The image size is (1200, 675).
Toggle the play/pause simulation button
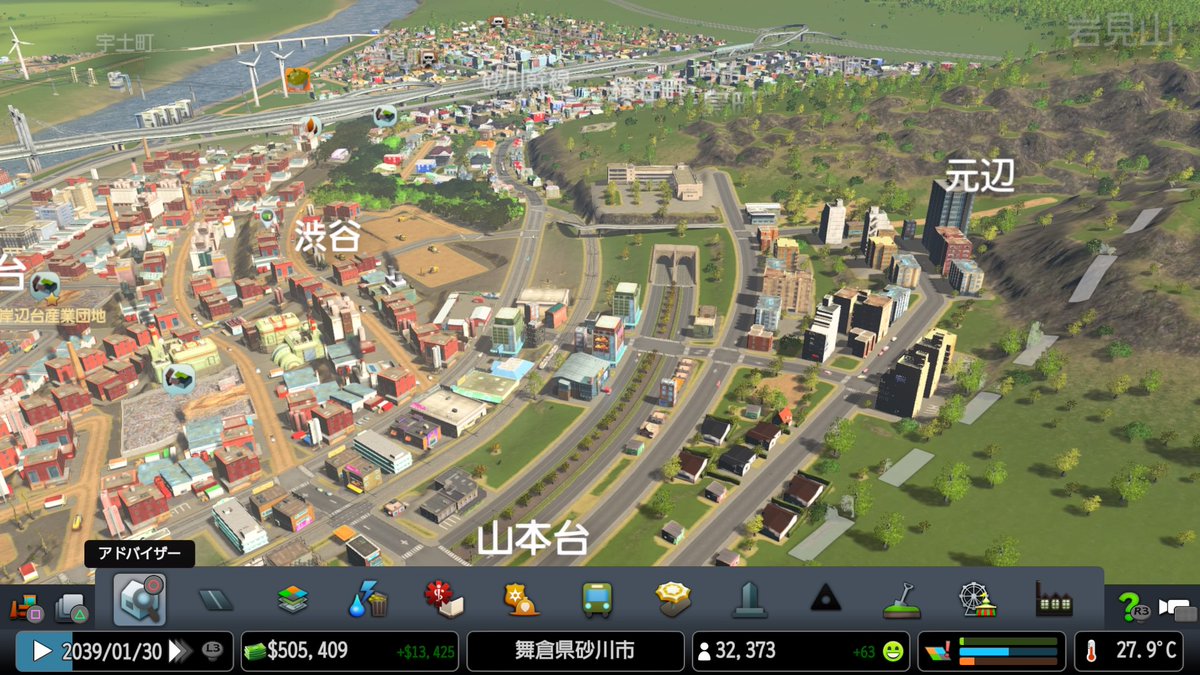tap(42, 651)
